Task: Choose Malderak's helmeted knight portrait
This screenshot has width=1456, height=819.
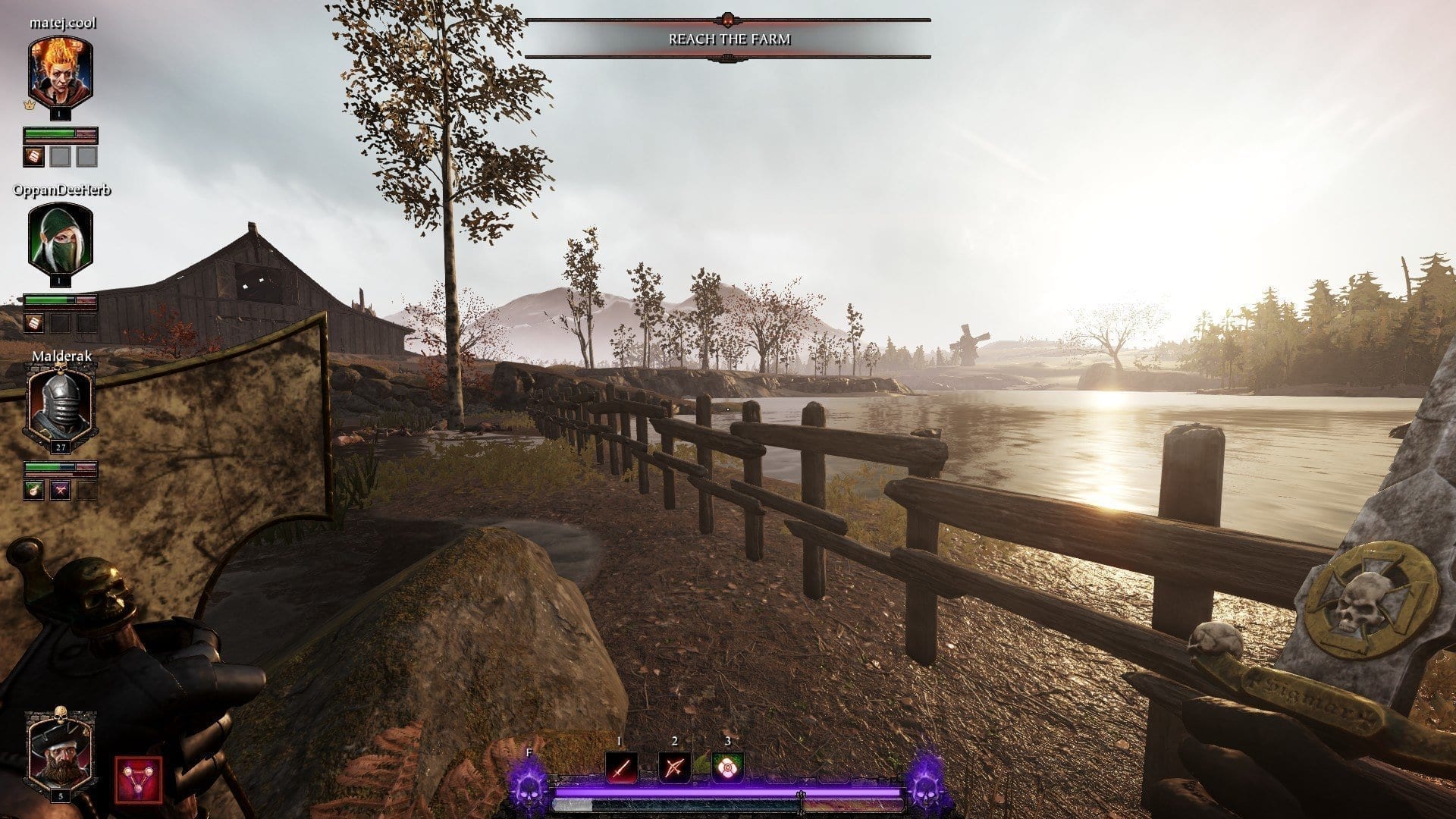Action: (x=60, y=406)
